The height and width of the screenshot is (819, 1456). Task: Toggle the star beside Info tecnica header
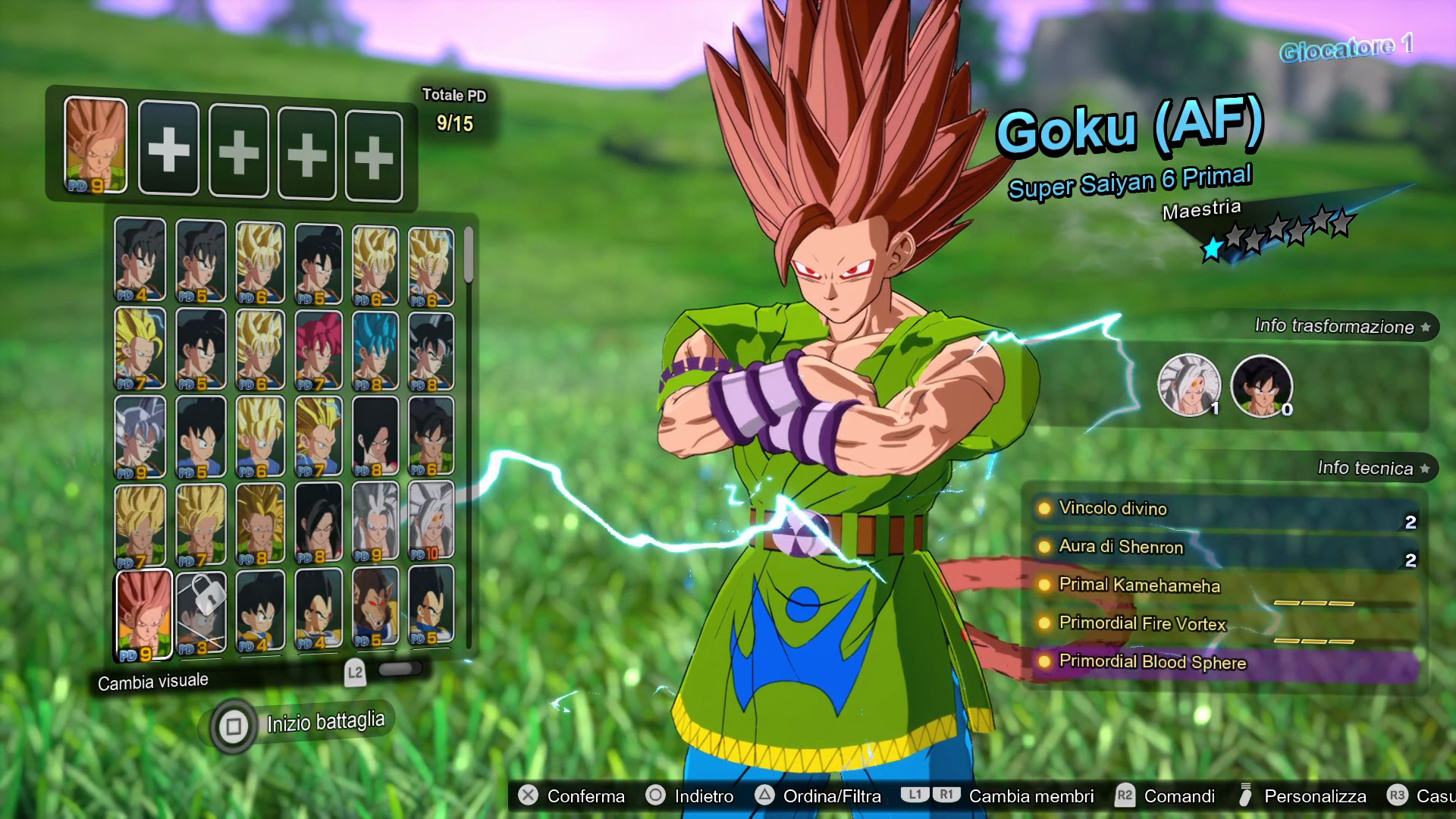1426,469
